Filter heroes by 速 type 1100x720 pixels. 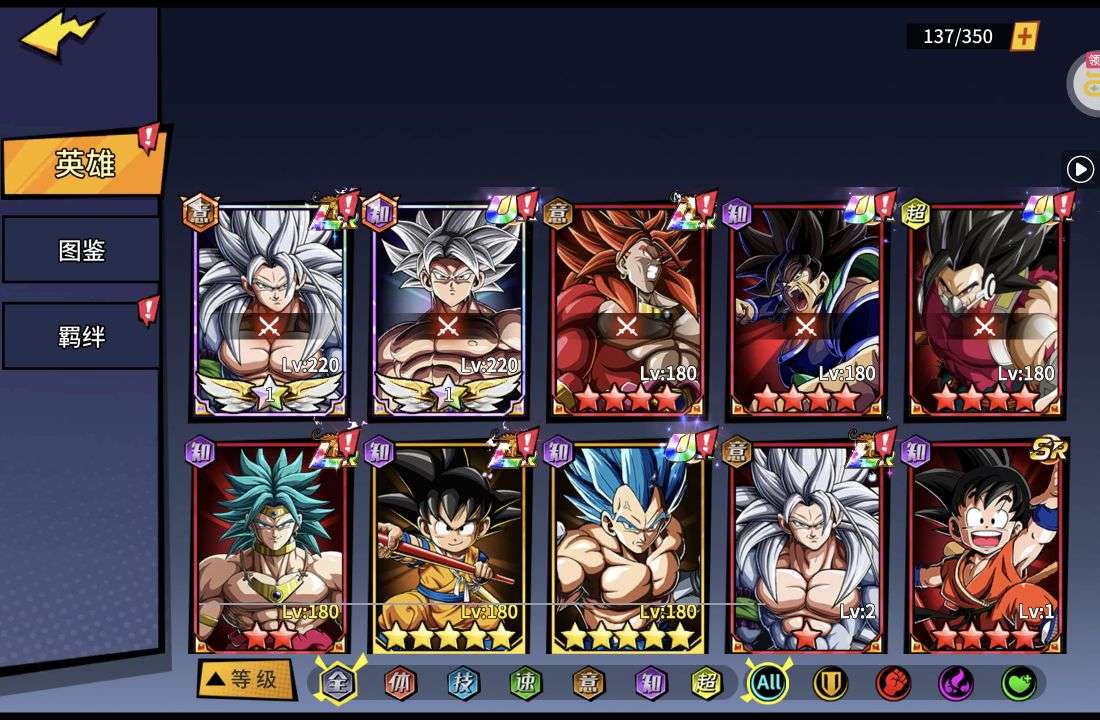point(525,684)
